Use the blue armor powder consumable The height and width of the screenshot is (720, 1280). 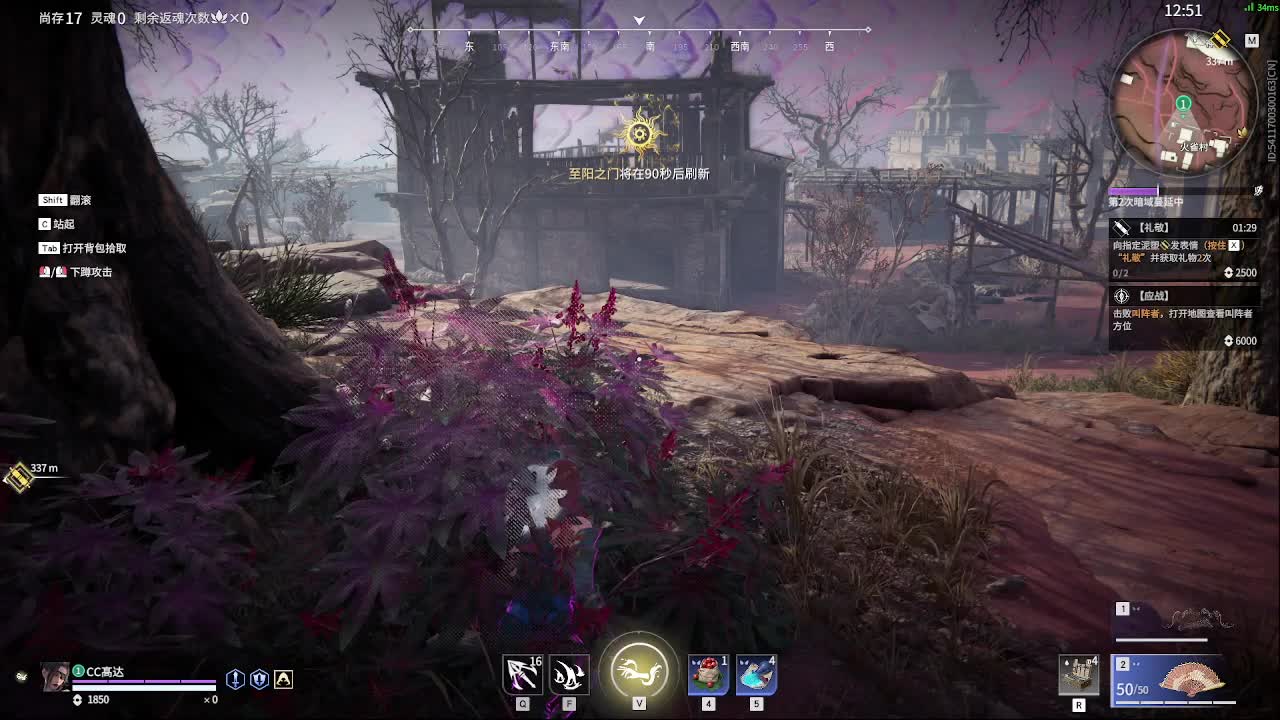click(756, 673)
